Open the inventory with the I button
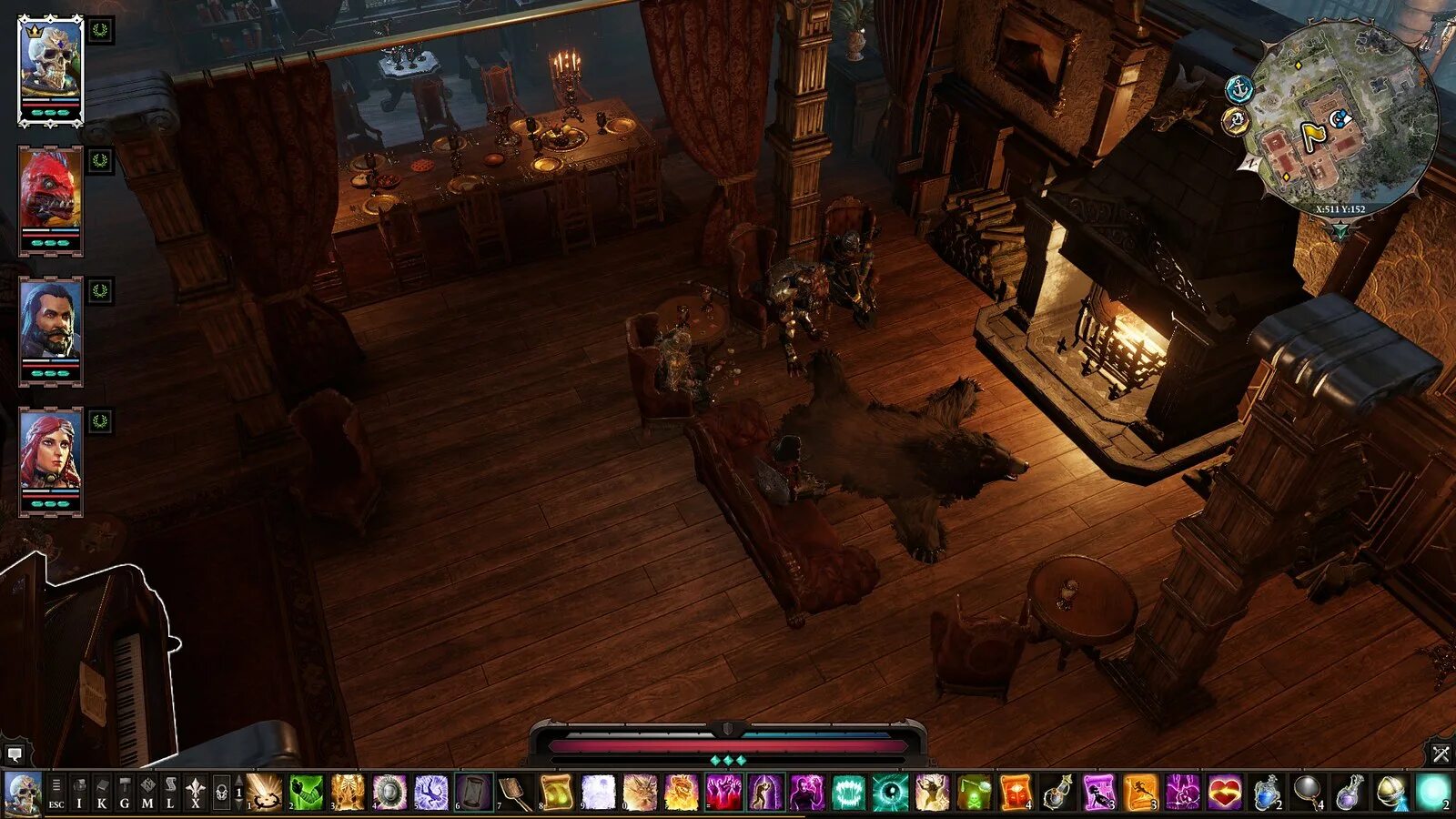This screenshot has width=1456, height=819. pos(79,793)
